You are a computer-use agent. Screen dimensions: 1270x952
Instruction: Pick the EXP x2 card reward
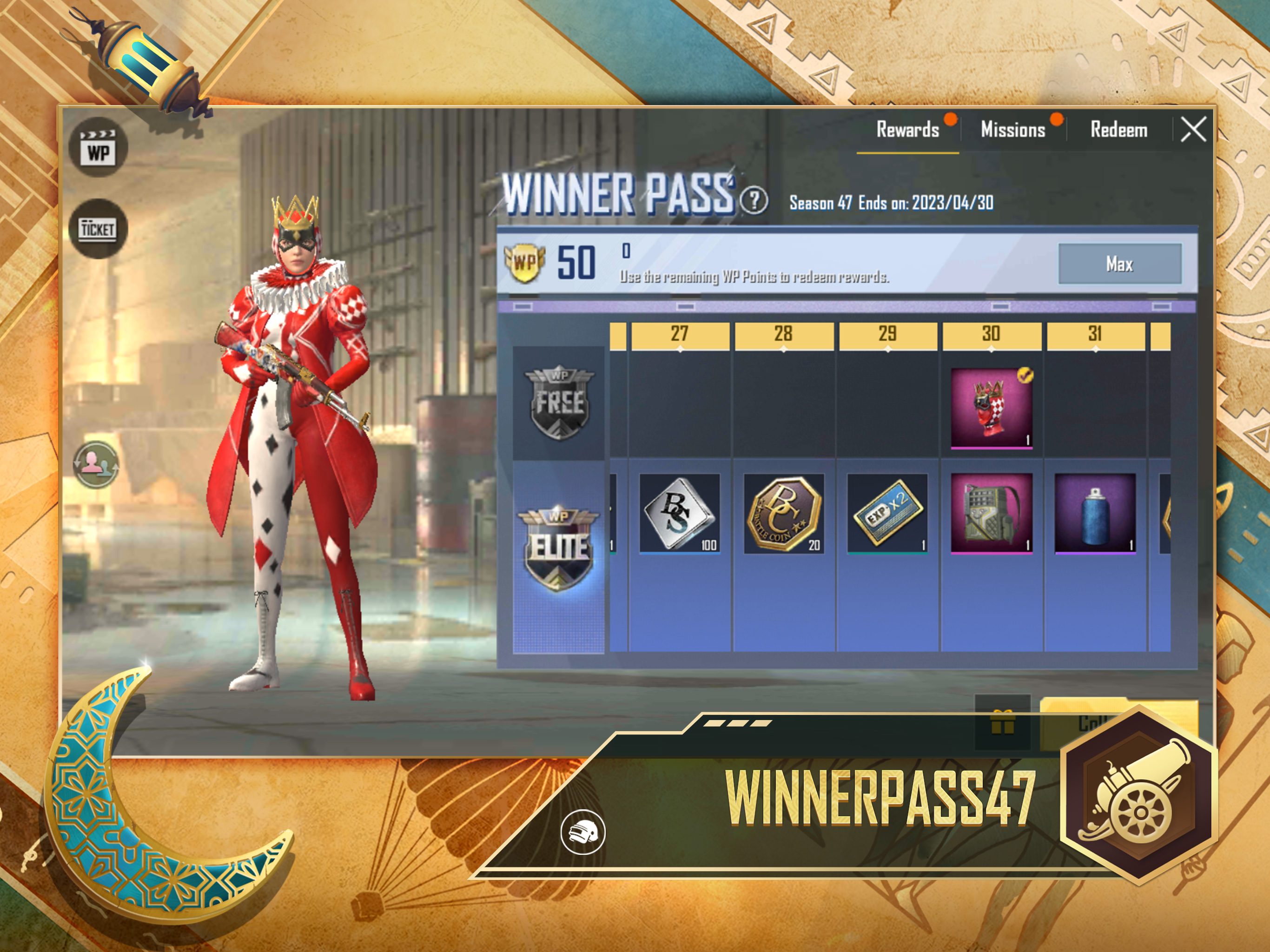(887, 513)
